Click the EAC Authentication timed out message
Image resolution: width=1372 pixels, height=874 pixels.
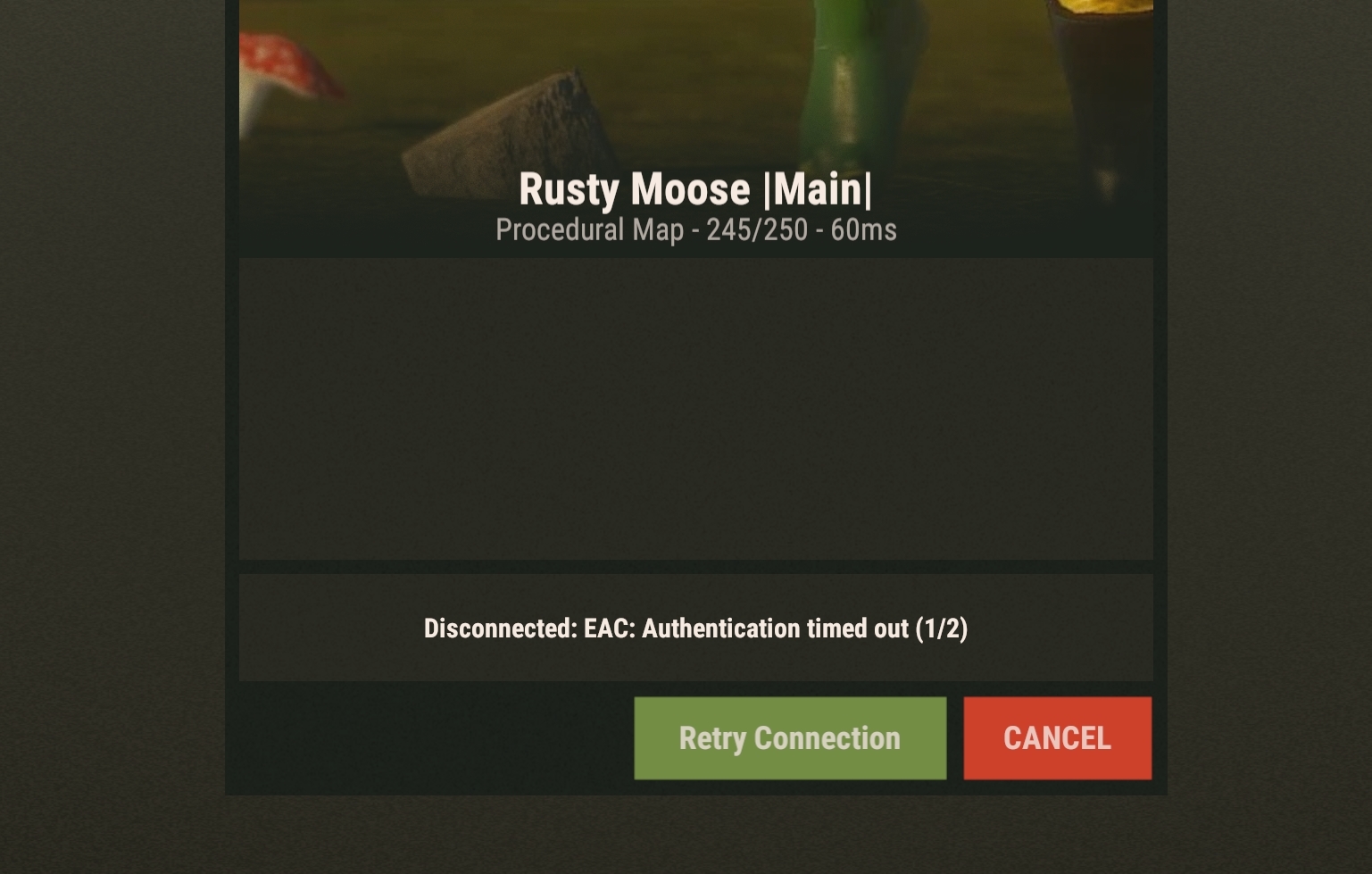click(696, 628)
